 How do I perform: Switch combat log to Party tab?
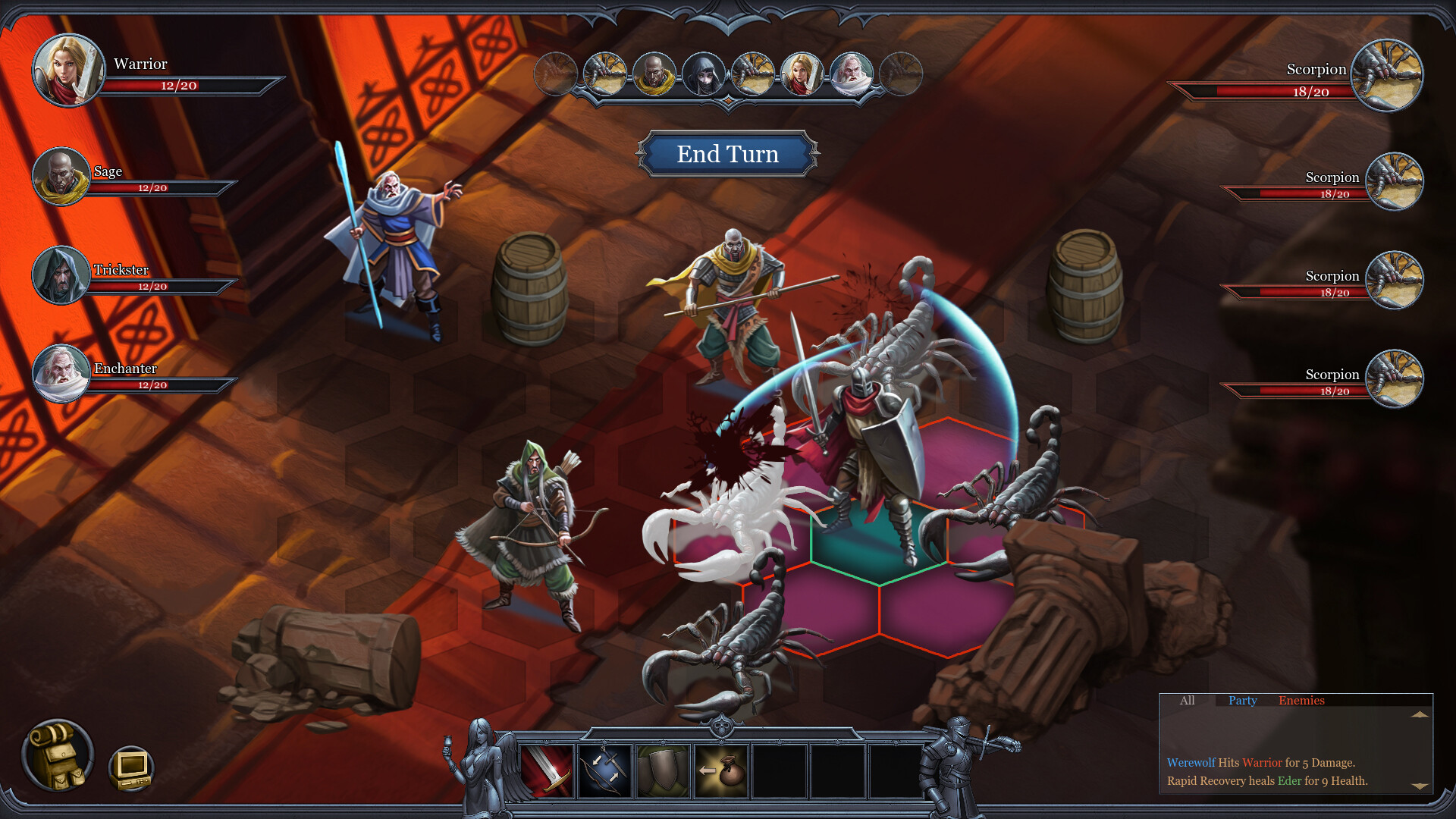1241,701
